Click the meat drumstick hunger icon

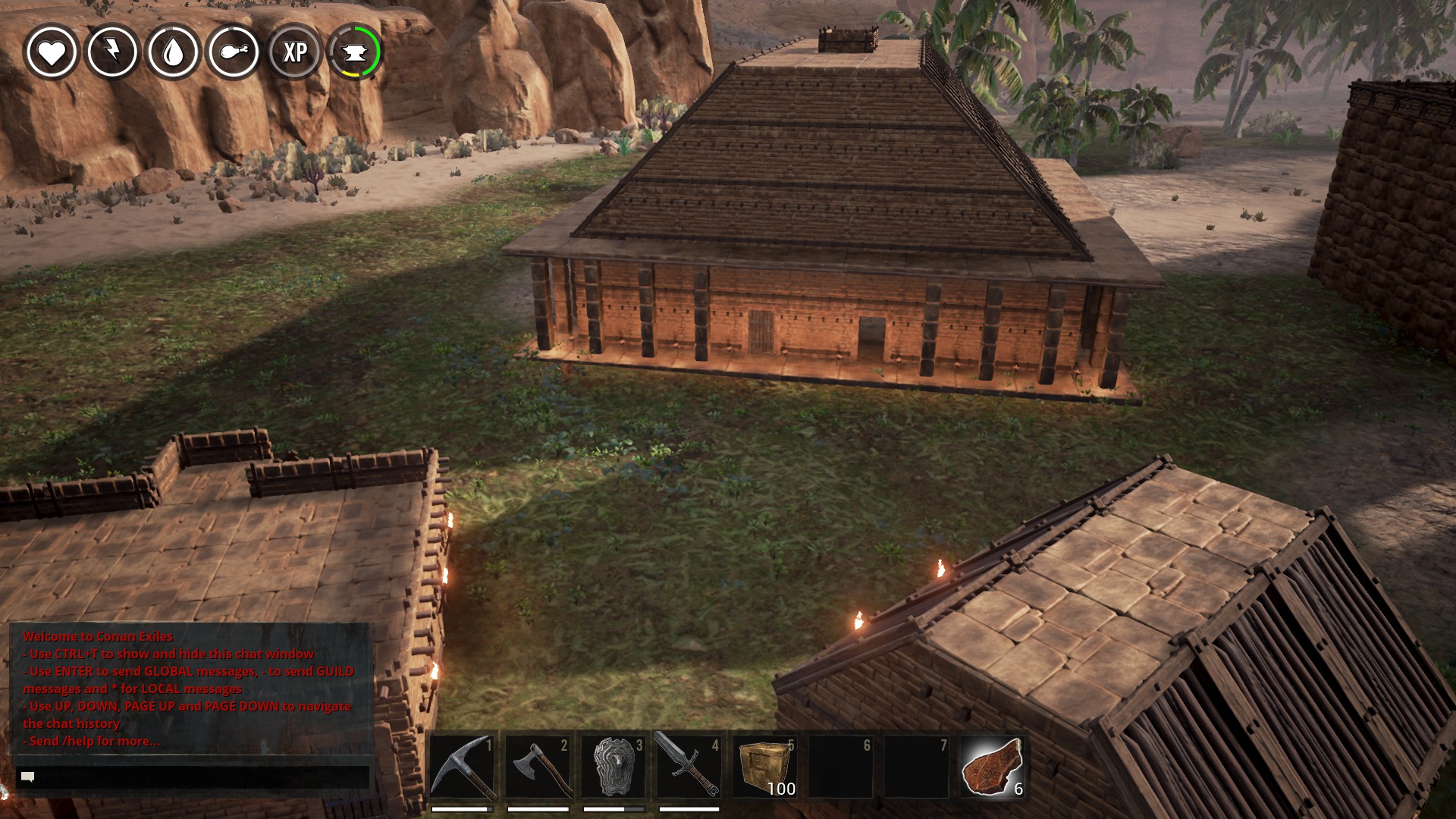click(x=234, y=52)
